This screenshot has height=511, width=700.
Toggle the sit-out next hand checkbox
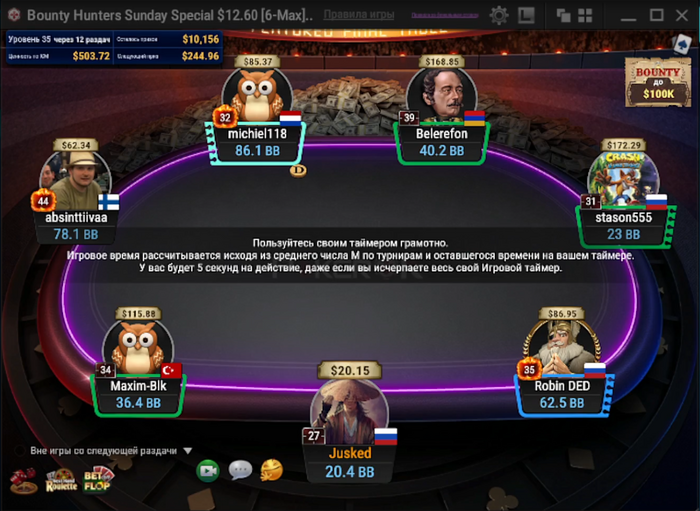pyautogui.click(x=20, y=450)
